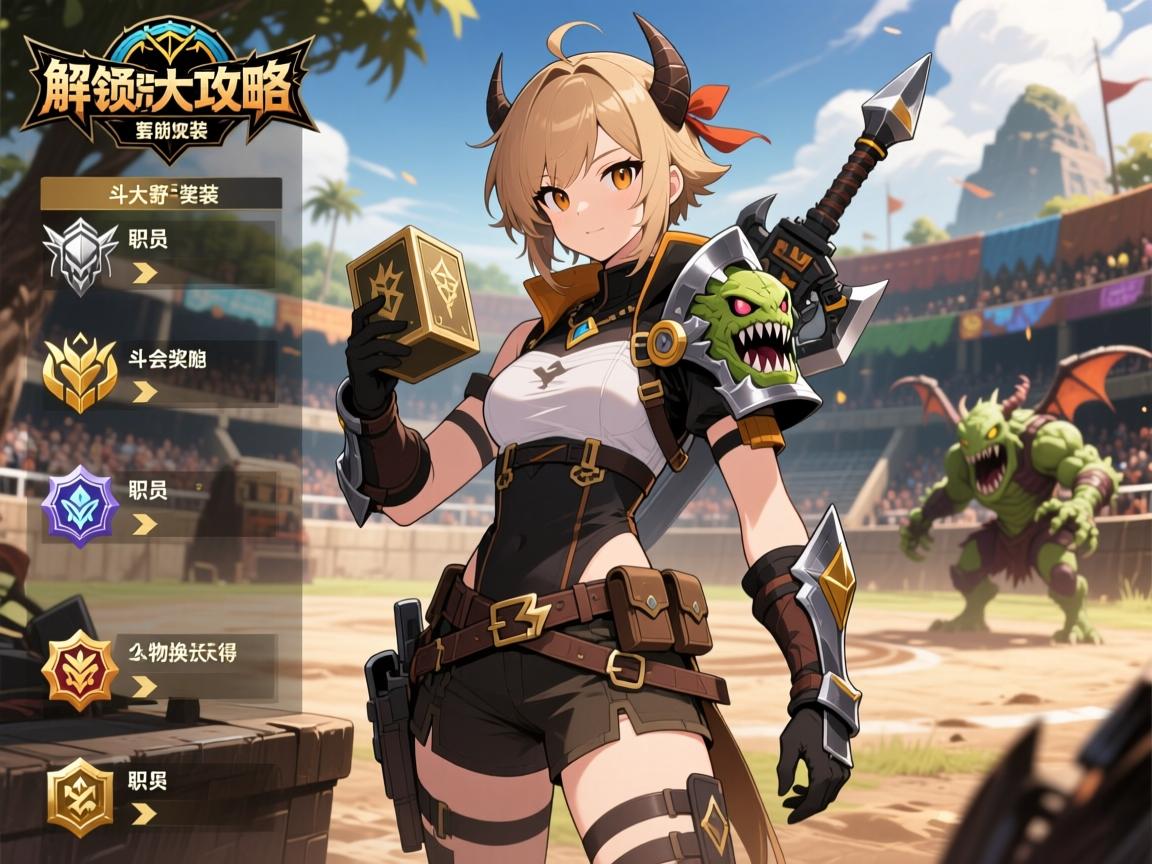Screen dimensions: 1152x864
Task: Open the red-gold badge 物换获得 entry
Action: coord(160,667)
